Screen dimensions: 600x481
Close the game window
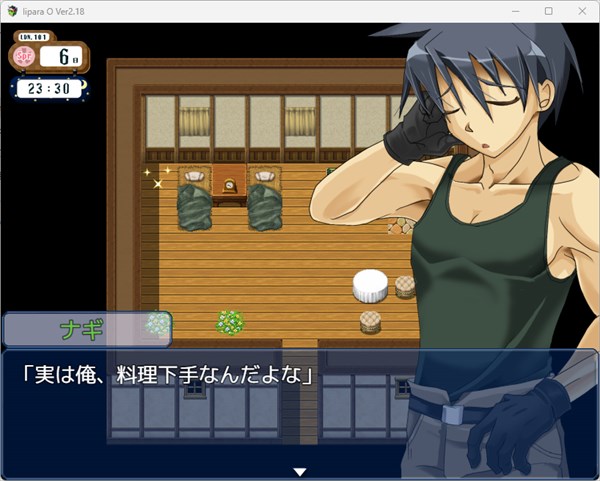[x=579, y=11]
